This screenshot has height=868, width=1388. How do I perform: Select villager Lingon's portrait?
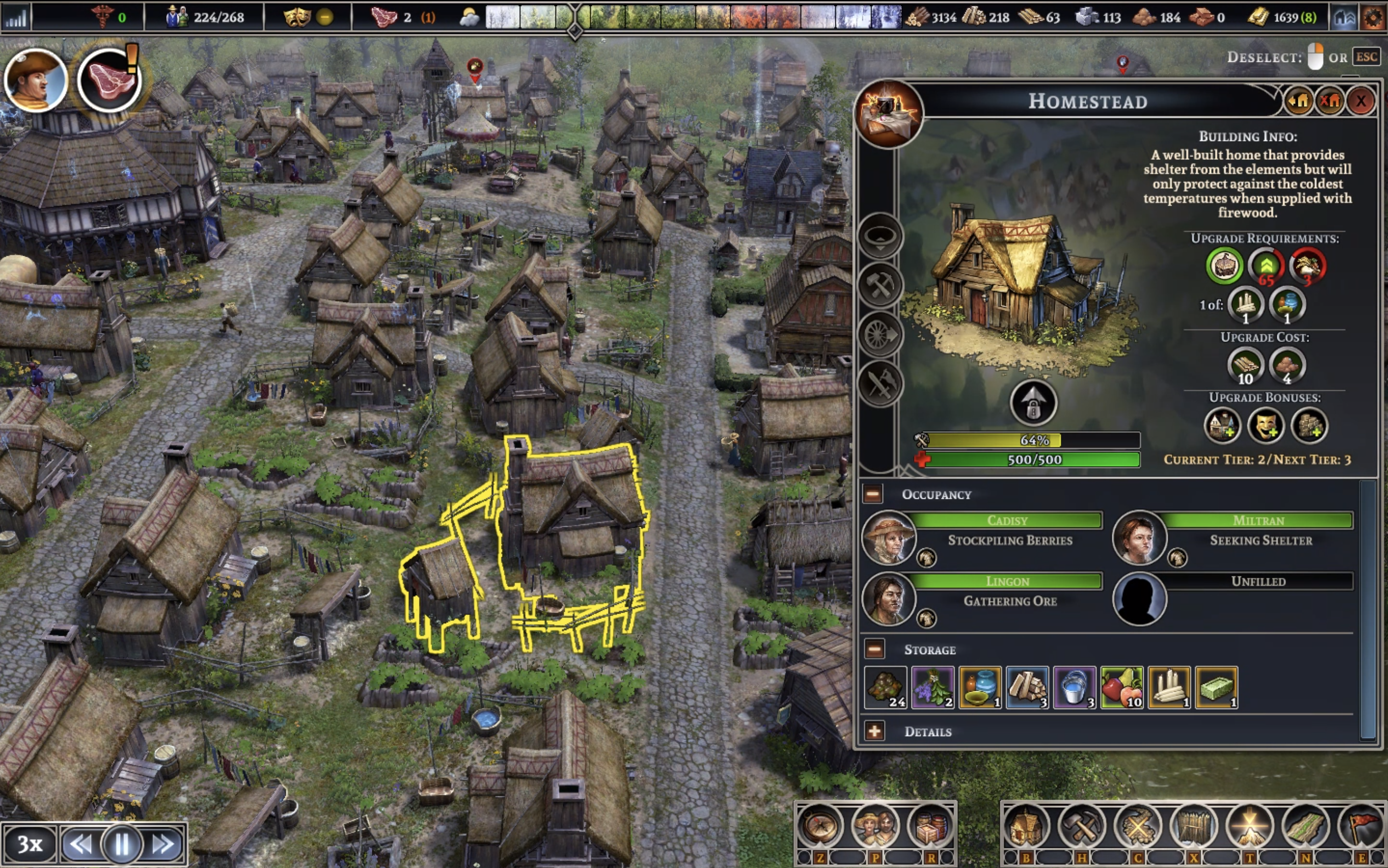click(x=888, y=598)
